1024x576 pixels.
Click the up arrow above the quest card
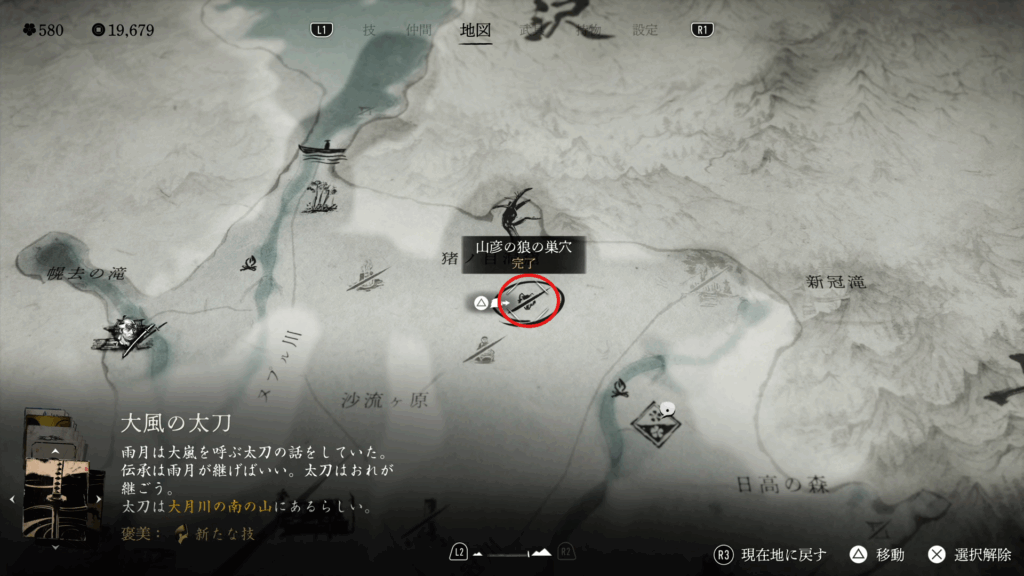[56, 453]
